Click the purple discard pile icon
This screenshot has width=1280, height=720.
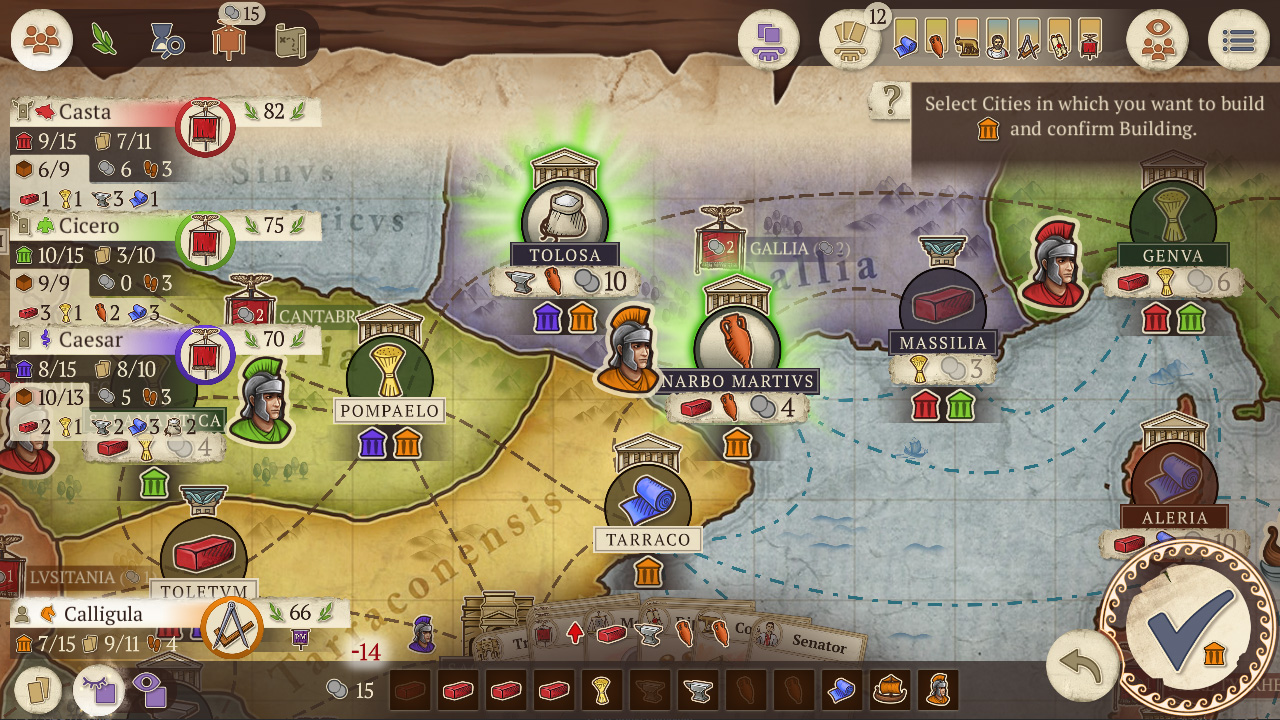pyautogui.click(x=768, y=40)
